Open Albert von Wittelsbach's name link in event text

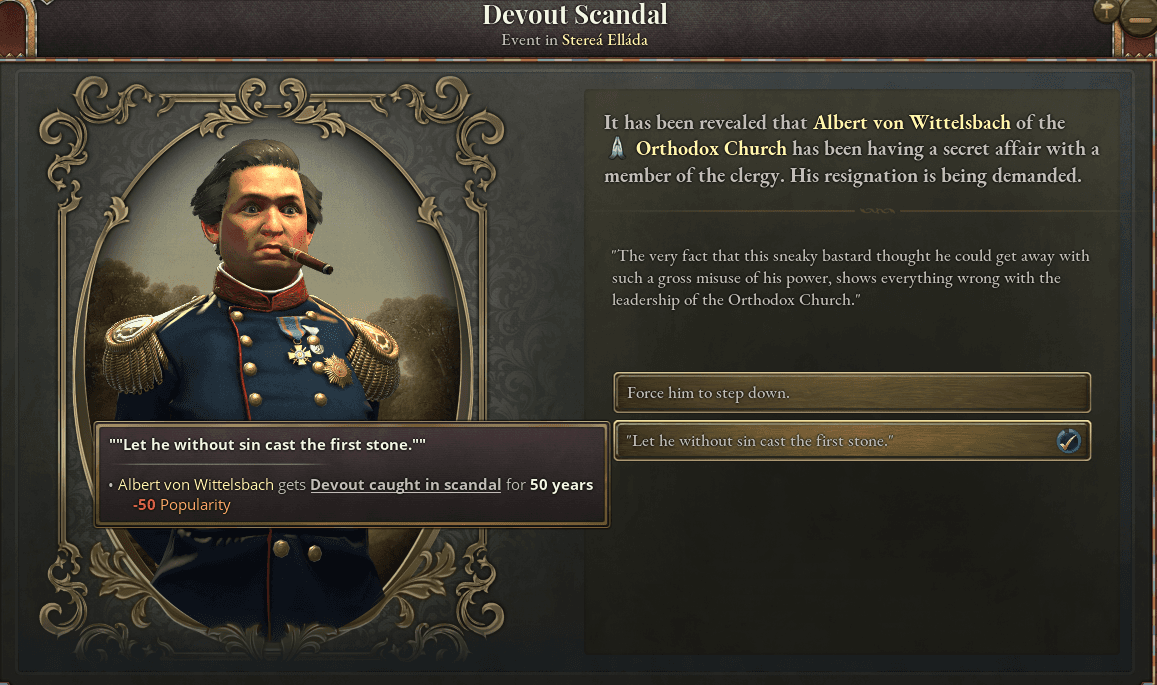[x=912, y=123]
